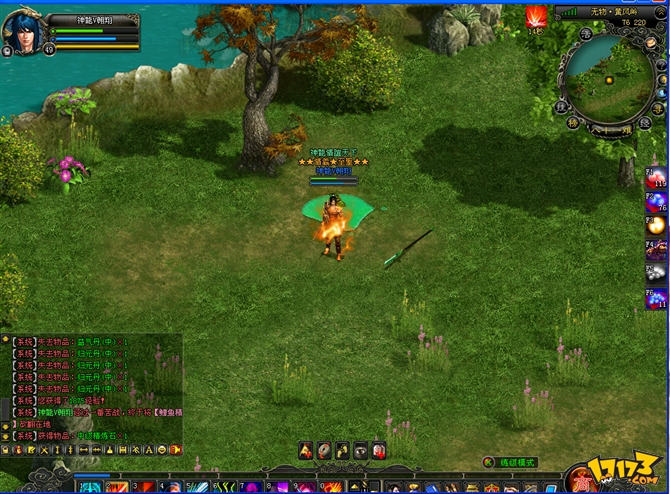Use the F2 blue potion slot
This screenshot has height=494, width=670.
[656, 202]
